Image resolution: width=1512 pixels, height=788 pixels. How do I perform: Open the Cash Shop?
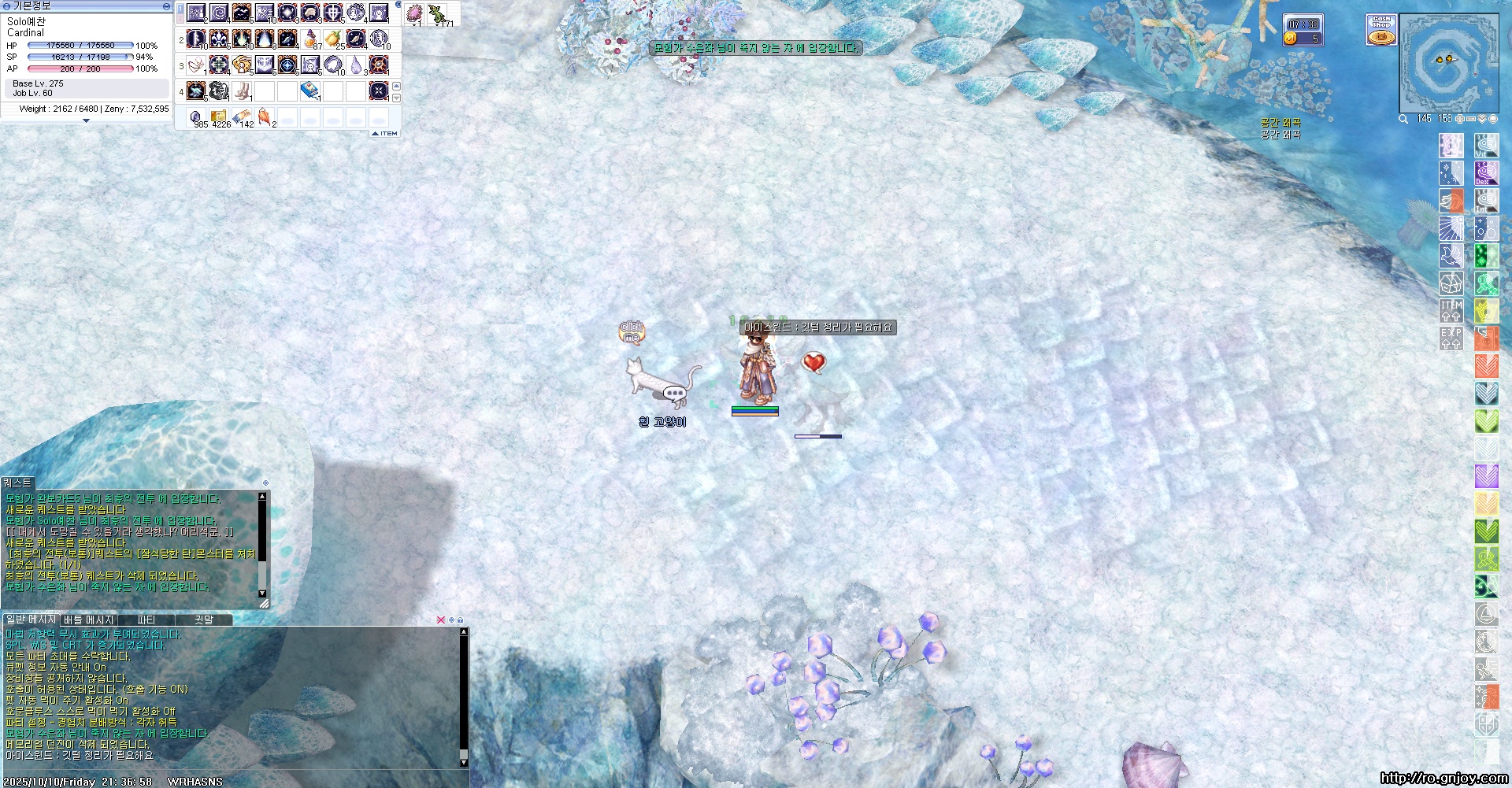1380,30
